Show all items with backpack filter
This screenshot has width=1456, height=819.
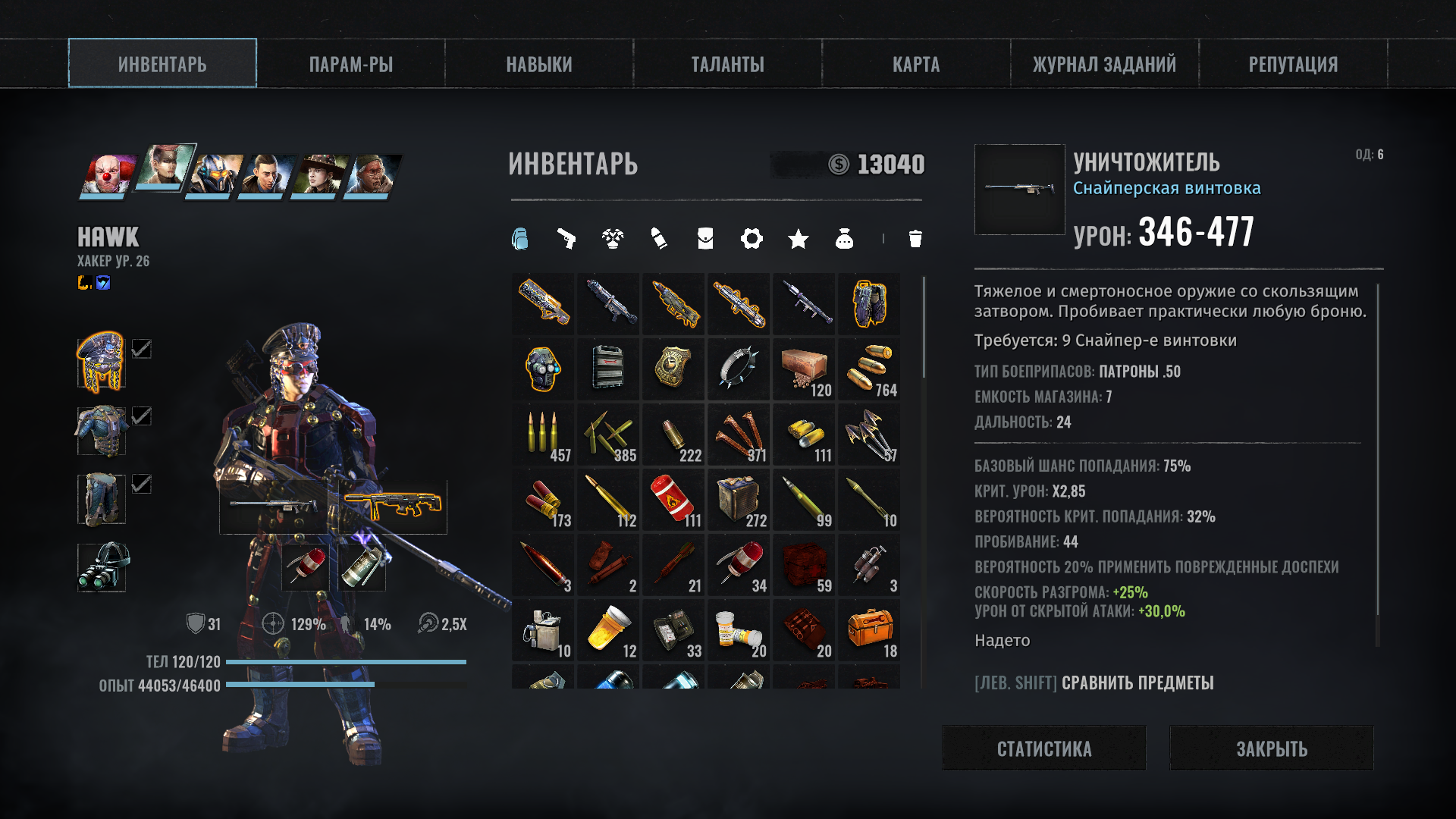tap(520, 239)
